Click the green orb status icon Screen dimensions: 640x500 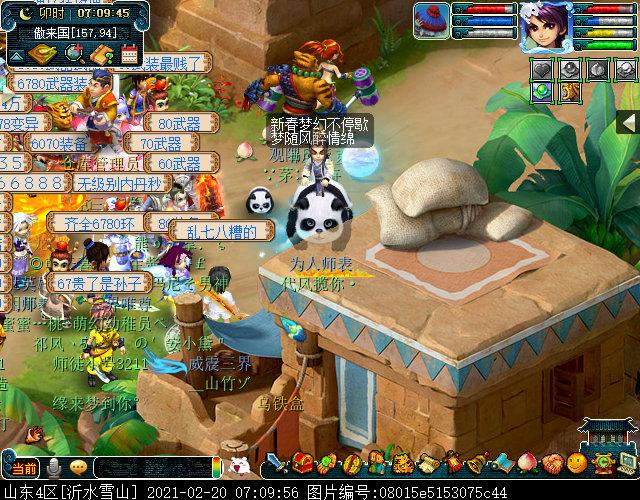point(541,91)
